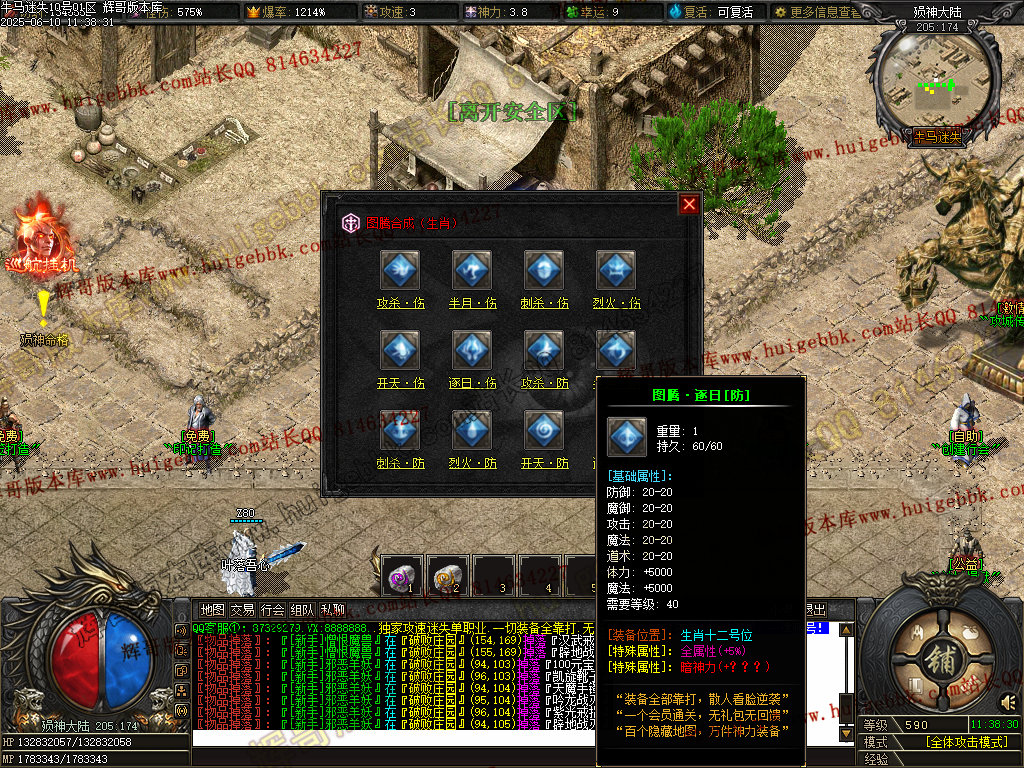Select the 逐日·伤 totem

(472, 351)
